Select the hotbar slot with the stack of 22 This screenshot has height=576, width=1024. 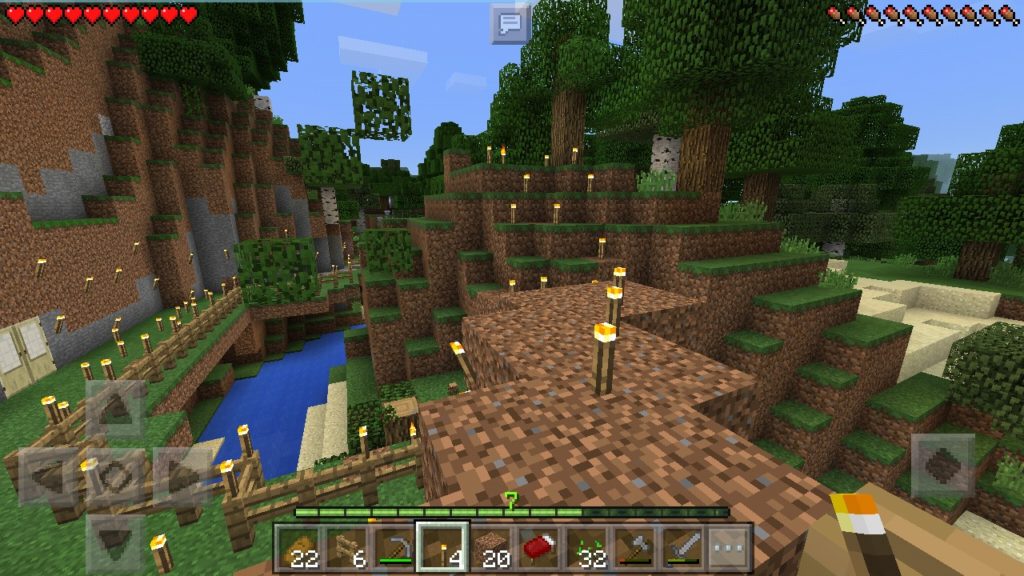[x=298, y=547]
